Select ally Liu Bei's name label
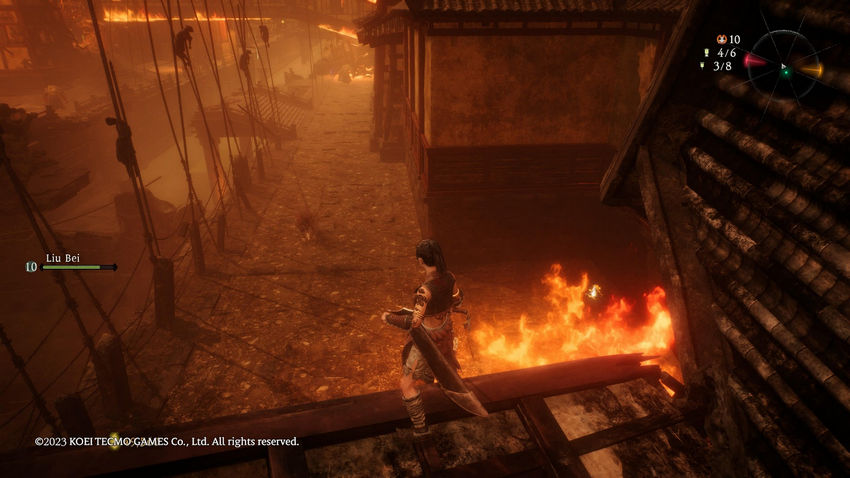 tap(62, 258)
